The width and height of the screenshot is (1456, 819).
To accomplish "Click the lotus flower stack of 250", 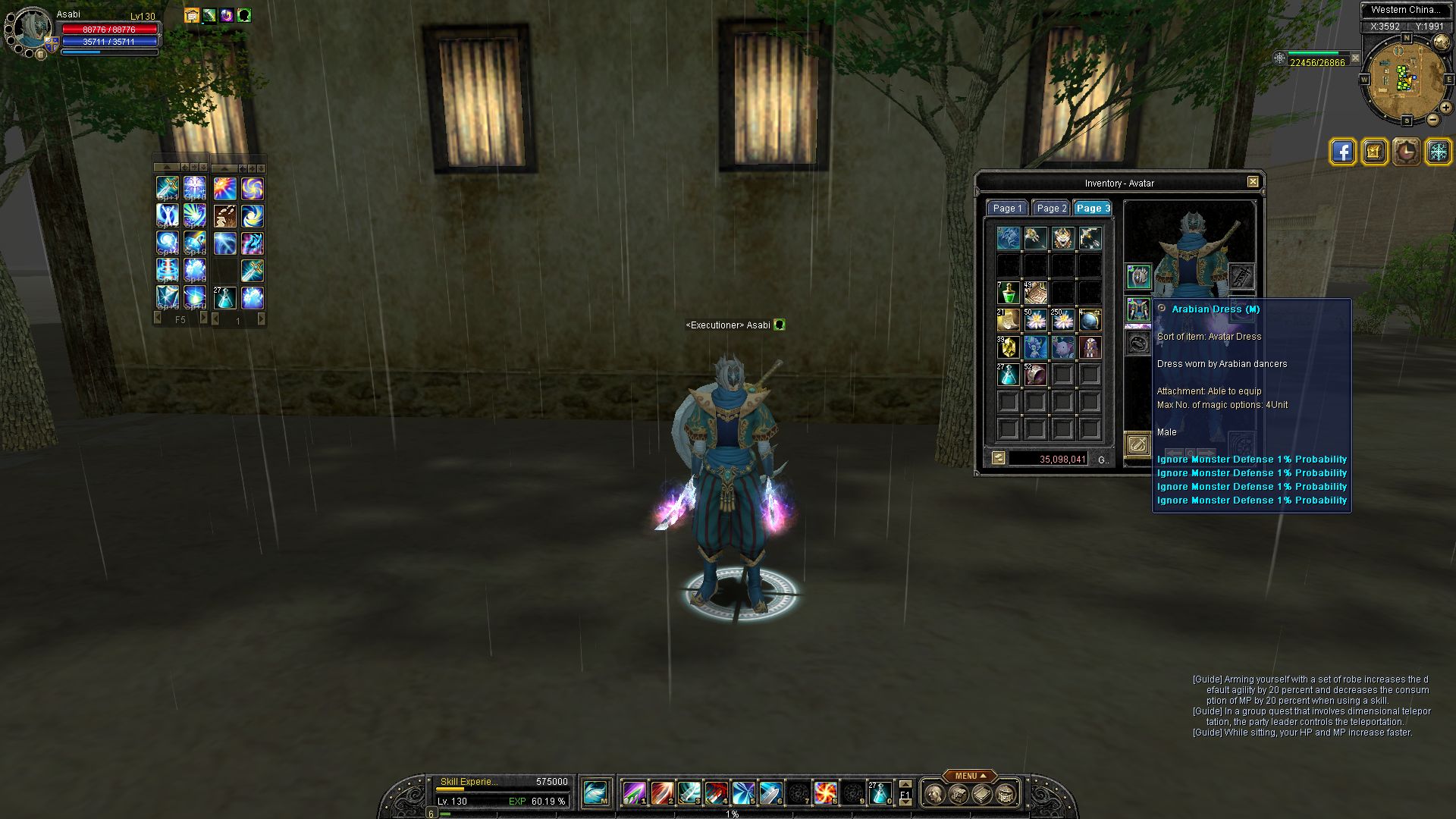I will click(x=1062, y=320).
